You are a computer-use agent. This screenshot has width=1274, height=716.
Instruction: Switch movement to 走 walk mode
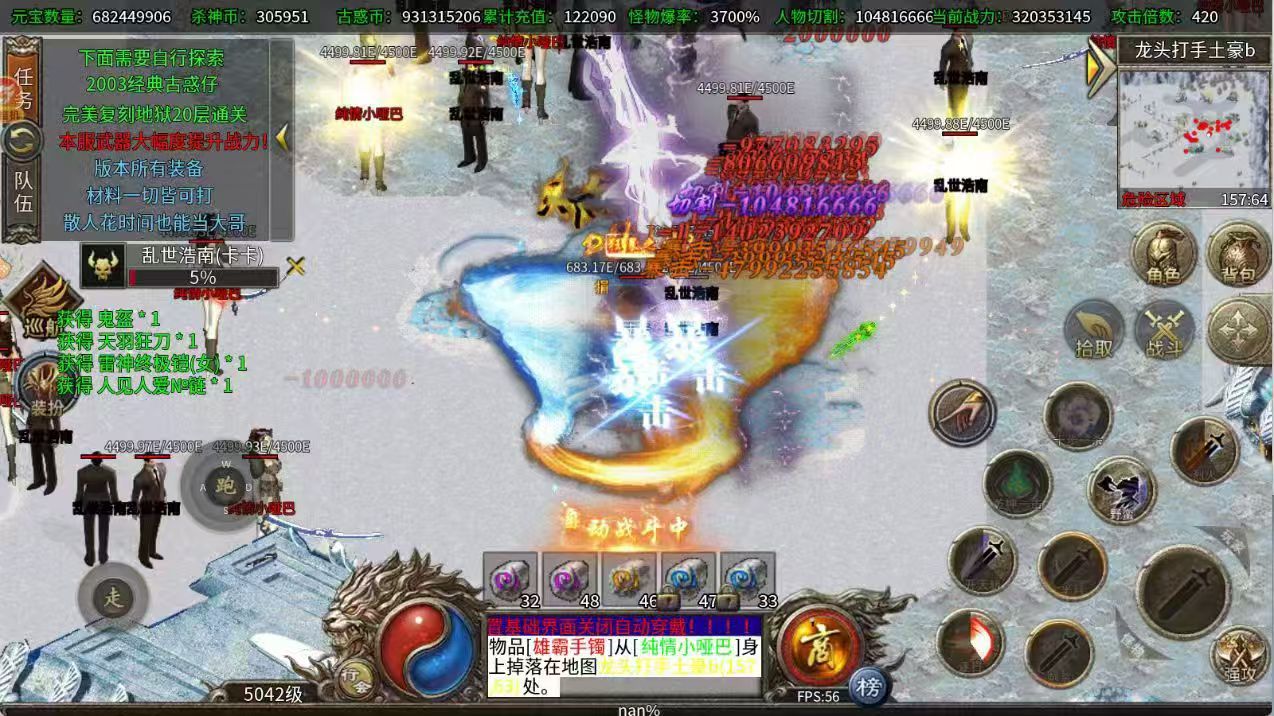[x=113, y=598]
